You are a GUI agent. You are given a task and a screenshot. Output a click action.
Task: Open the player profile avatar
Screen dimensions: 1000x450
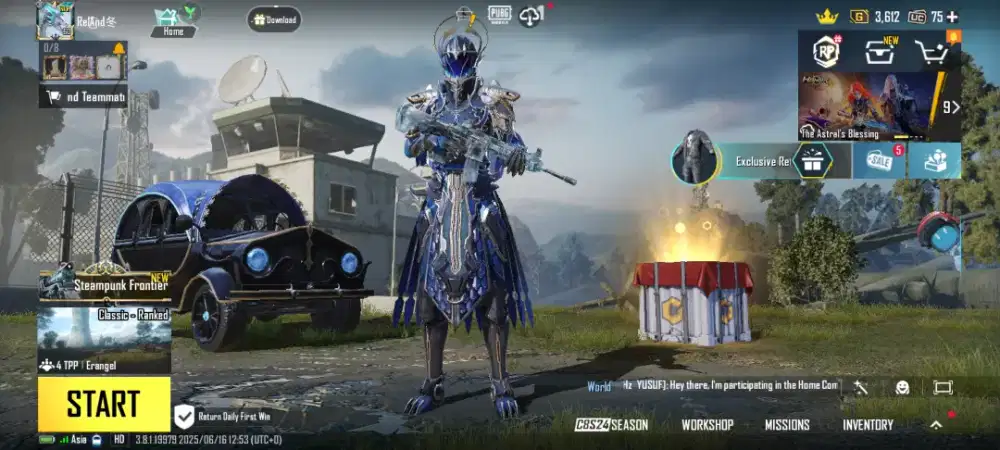[54, 20]
